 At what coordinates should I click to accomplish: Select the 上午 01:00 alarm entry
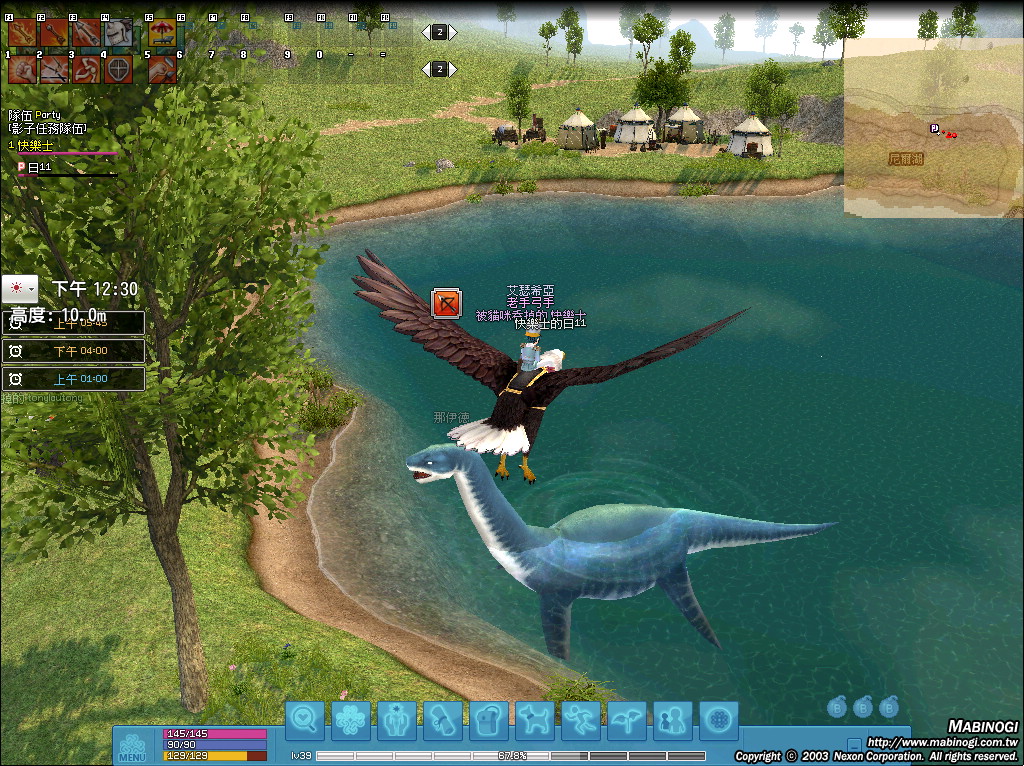pos(75,379)
